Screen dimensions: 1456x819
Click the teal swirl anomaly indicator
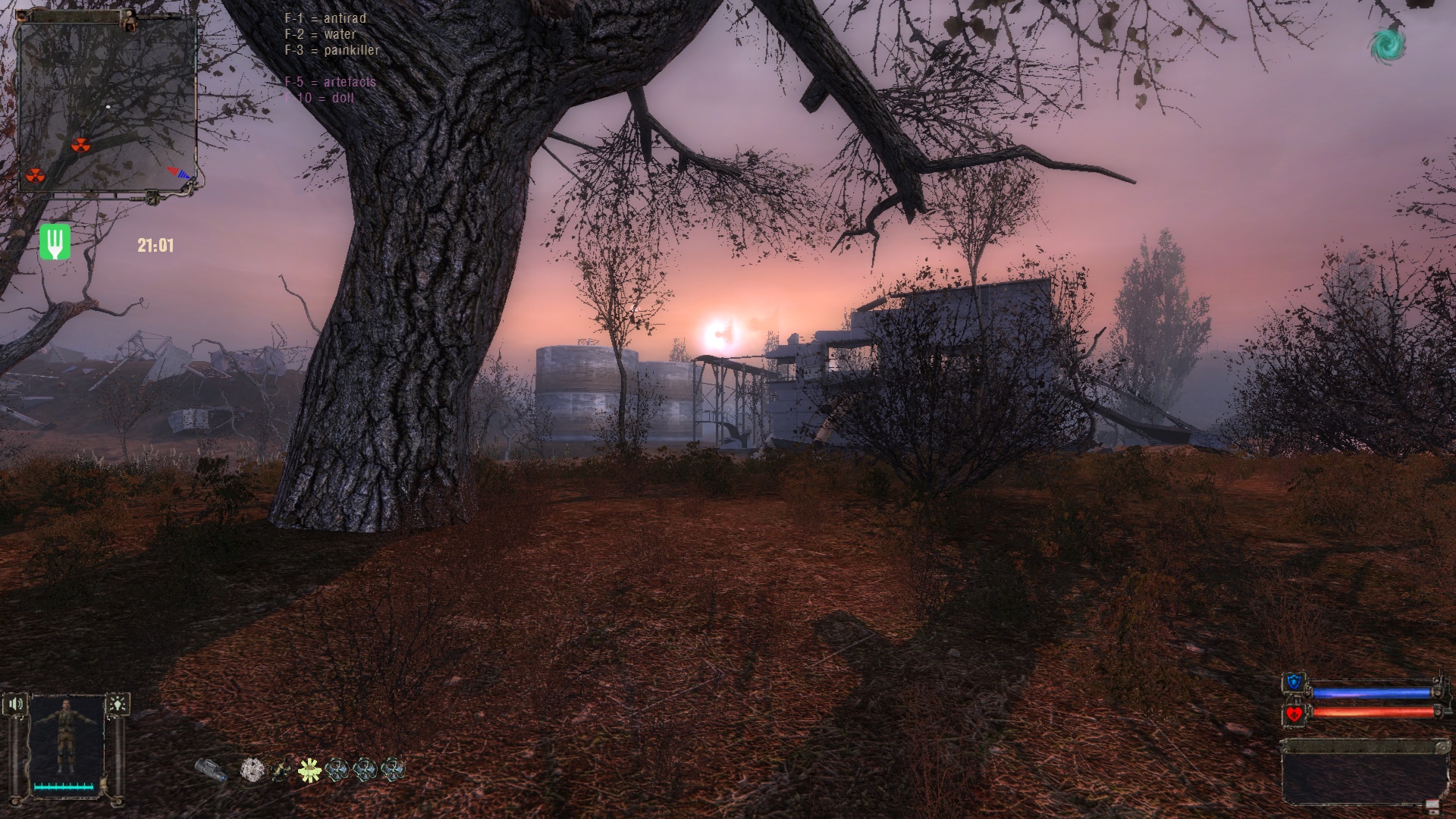(1387, 44)
